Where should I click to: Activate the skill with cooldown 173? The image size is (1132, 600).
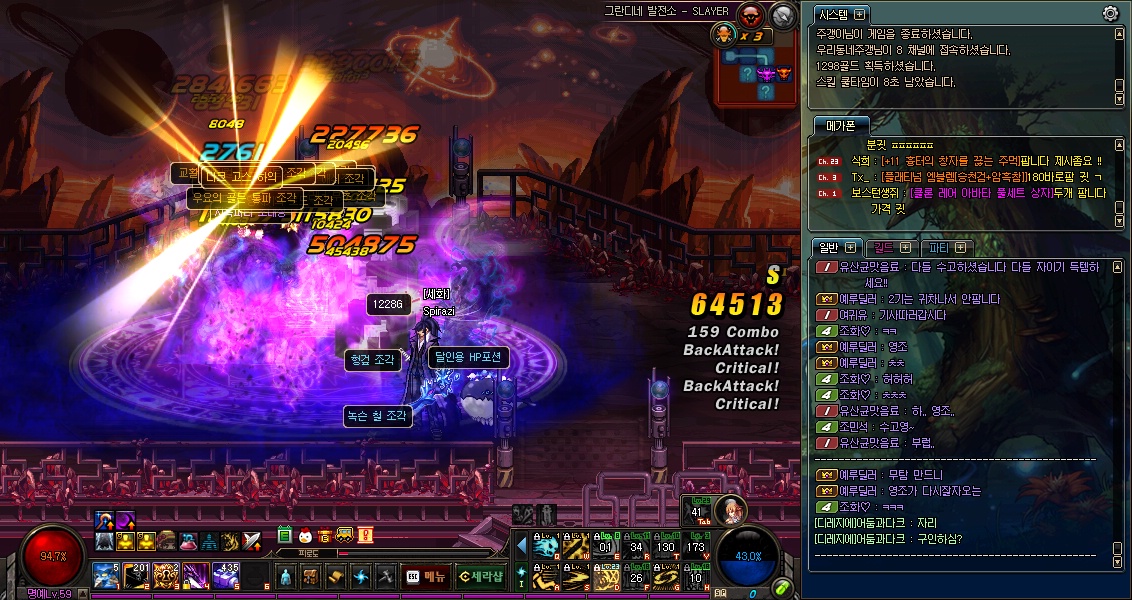pyautogui.click(x=697, y=546)
